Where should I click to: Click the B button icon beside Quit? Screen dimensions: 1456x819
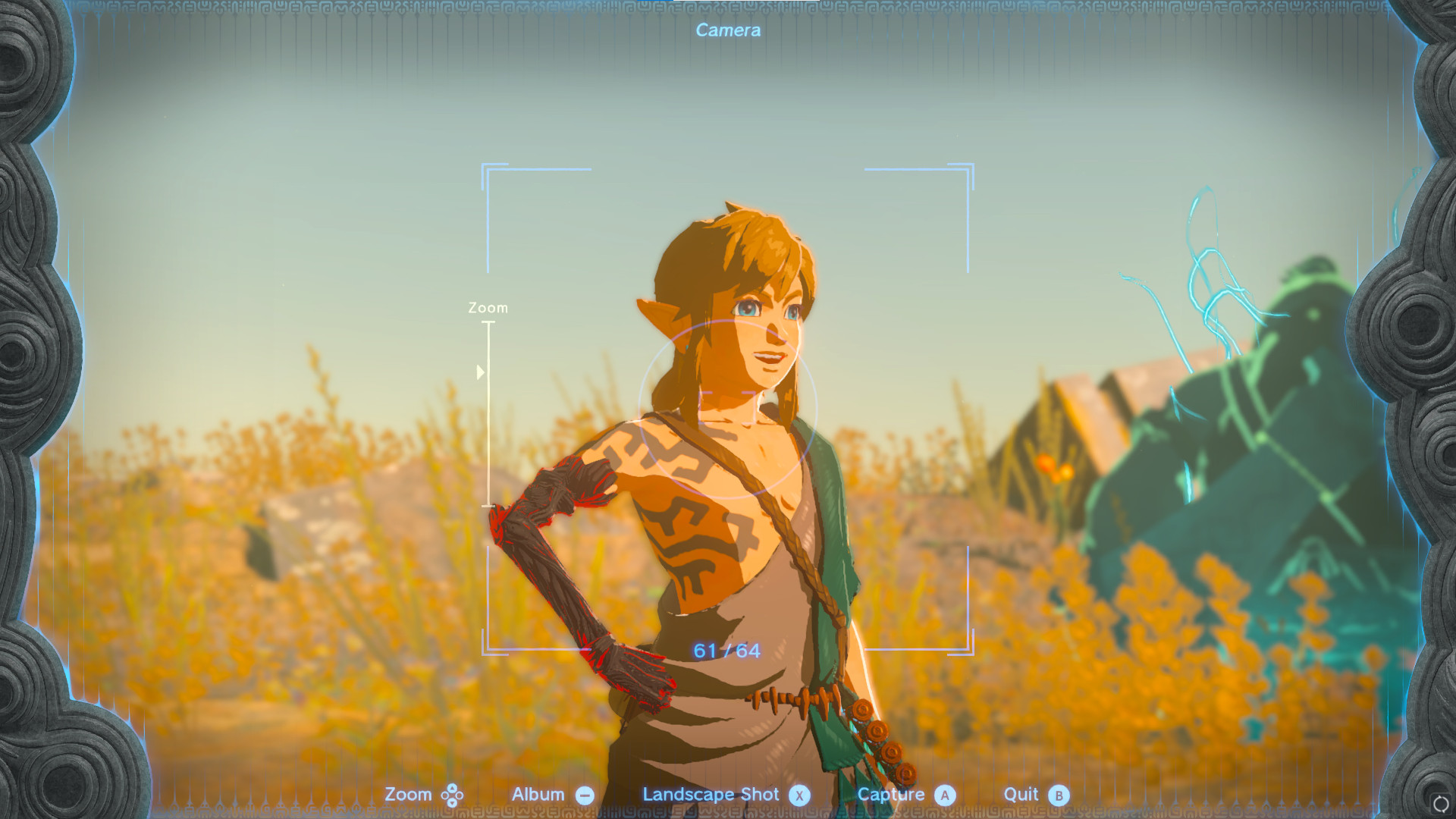(1060, 795)
